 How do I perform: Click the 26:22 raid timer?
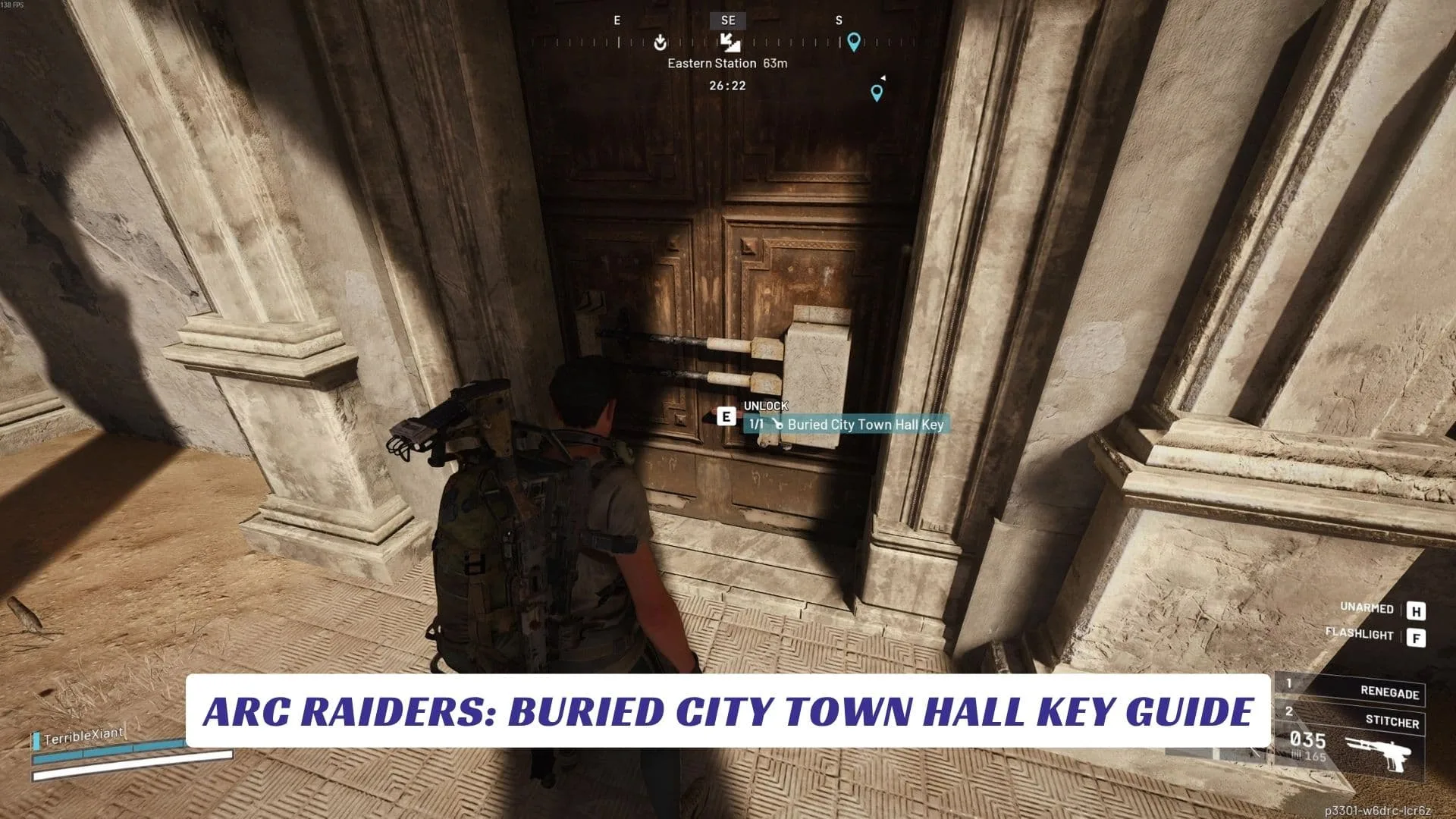[727, 86]
